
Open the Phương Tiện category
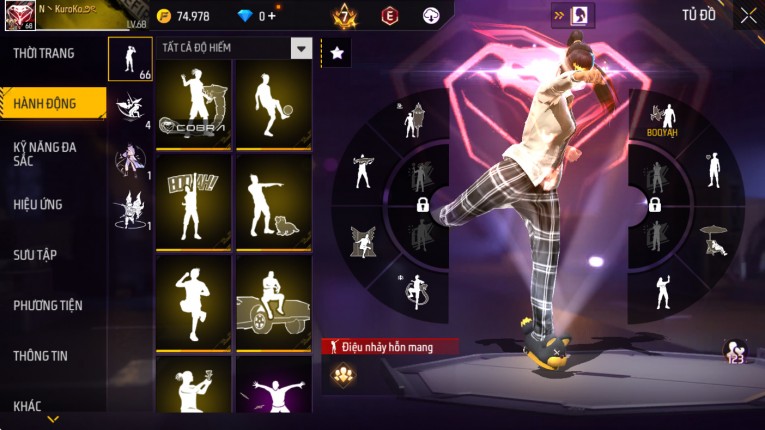(48, 305)
